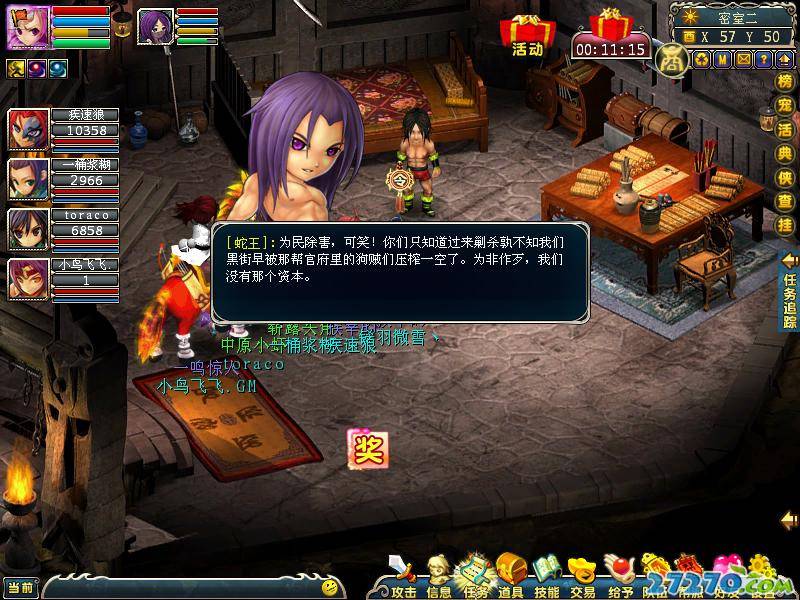Open the 宠 pet button
Viewport: 800px width, 600px height.
786,108
